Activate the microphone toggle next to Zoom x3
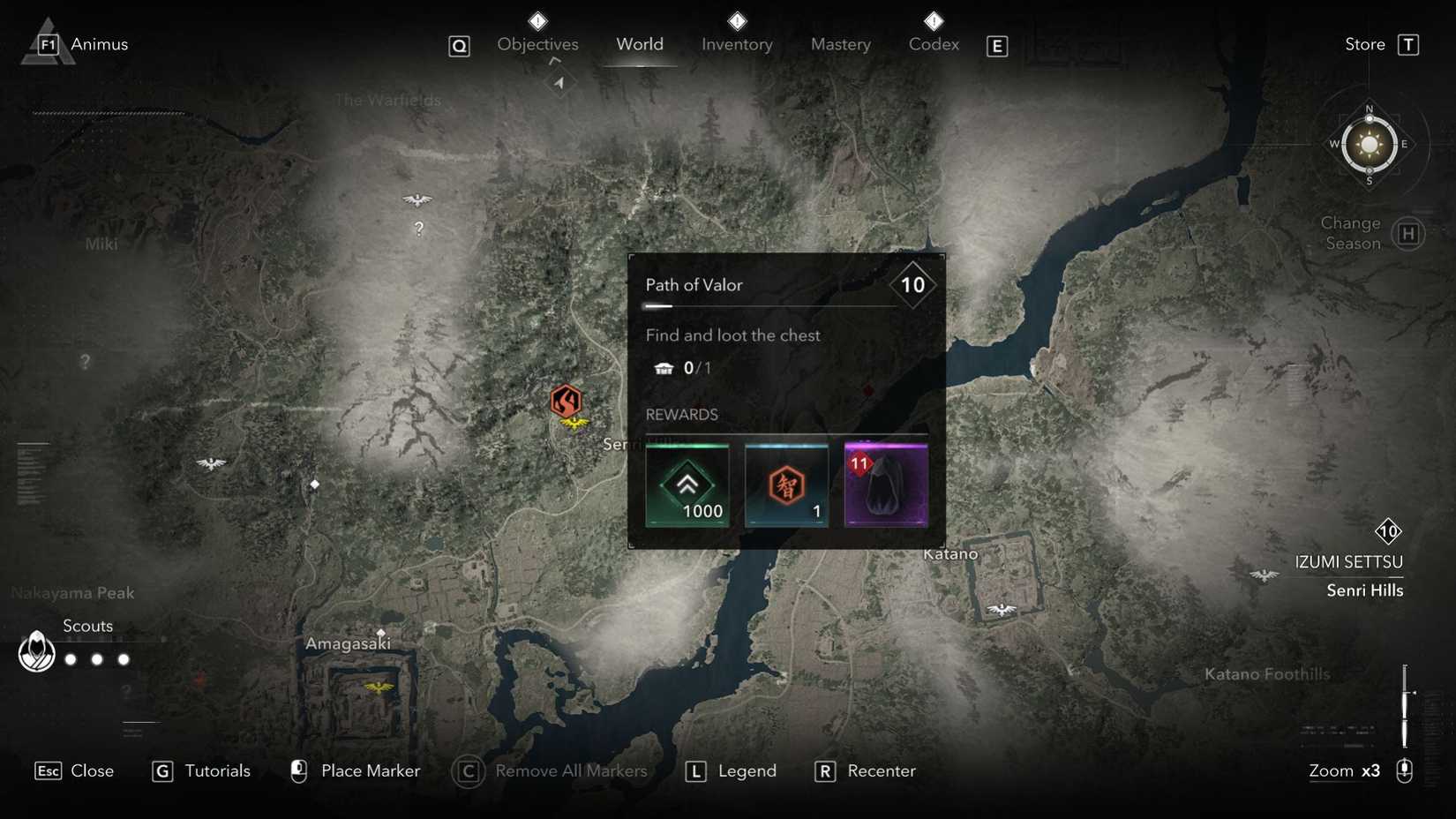Screen dimensions: 1456x819 pos(1406,770)
